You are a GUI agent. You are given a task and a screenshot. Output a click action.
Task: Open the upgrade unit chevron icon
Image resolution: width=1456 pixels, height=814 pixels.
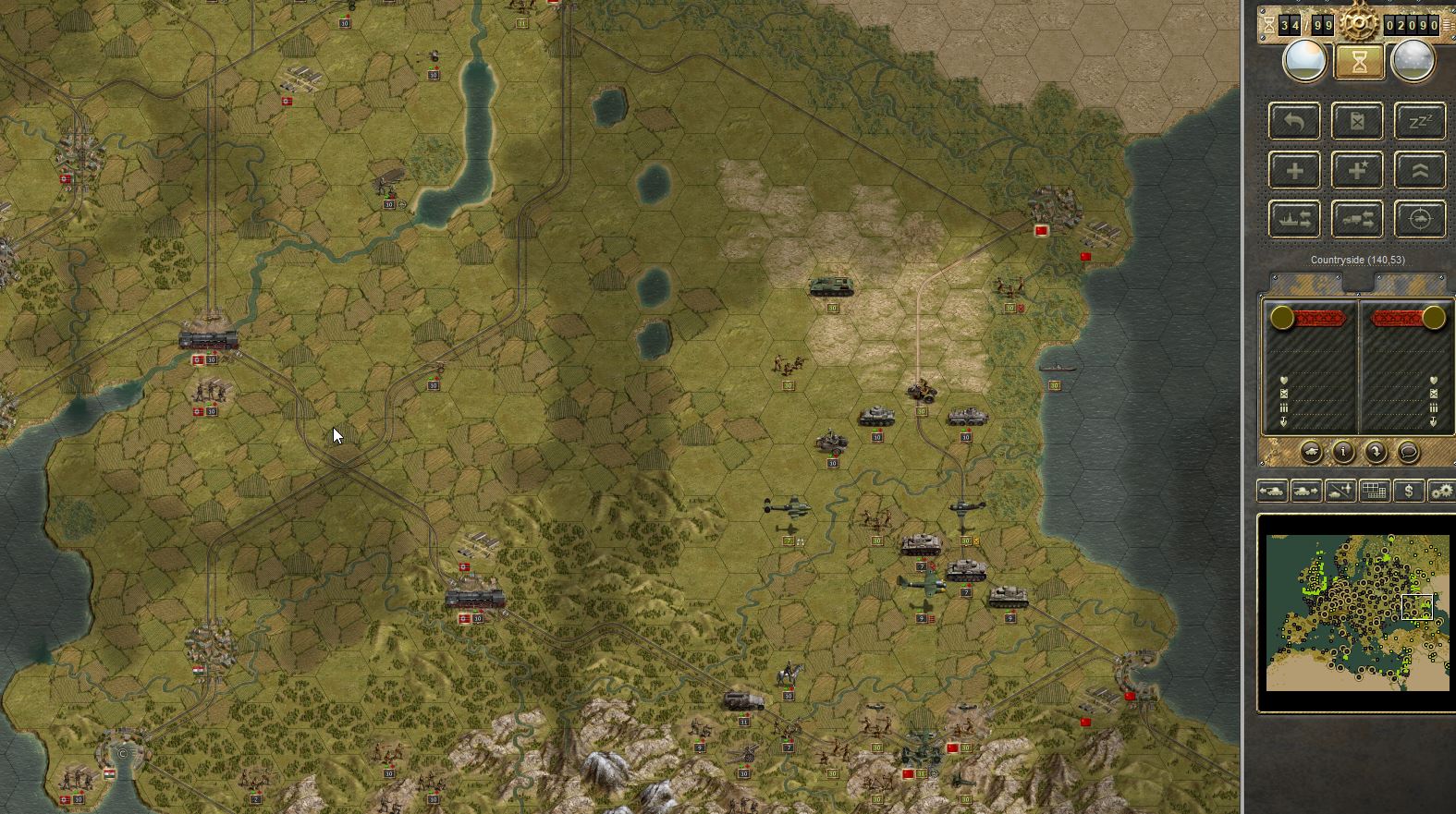coord(1420,170)
